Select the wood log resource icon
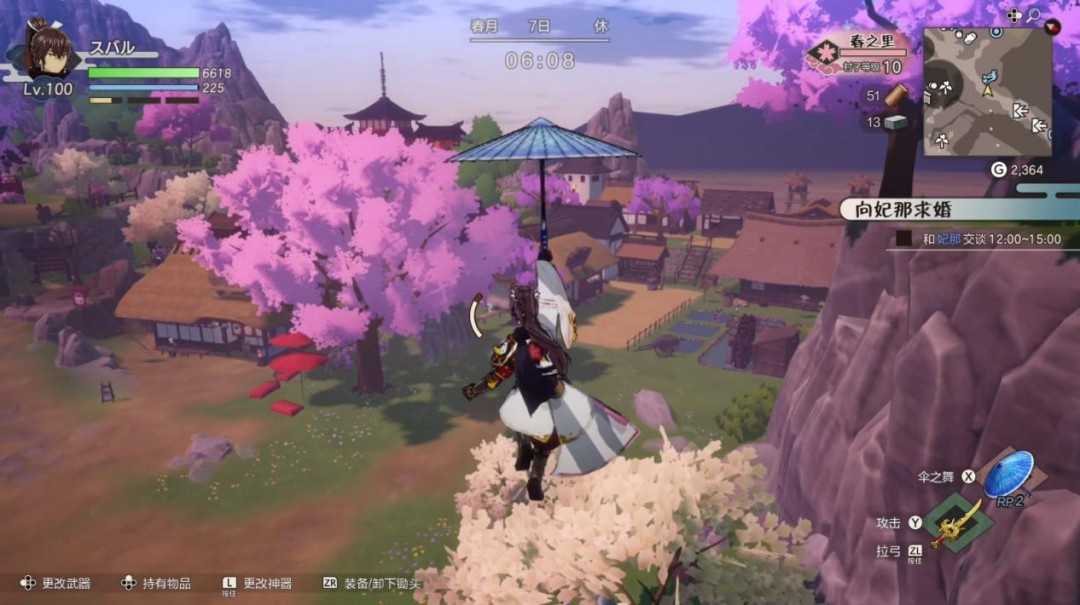The width and height of the screenshot is (1080, 605). (x=896, y=95)
